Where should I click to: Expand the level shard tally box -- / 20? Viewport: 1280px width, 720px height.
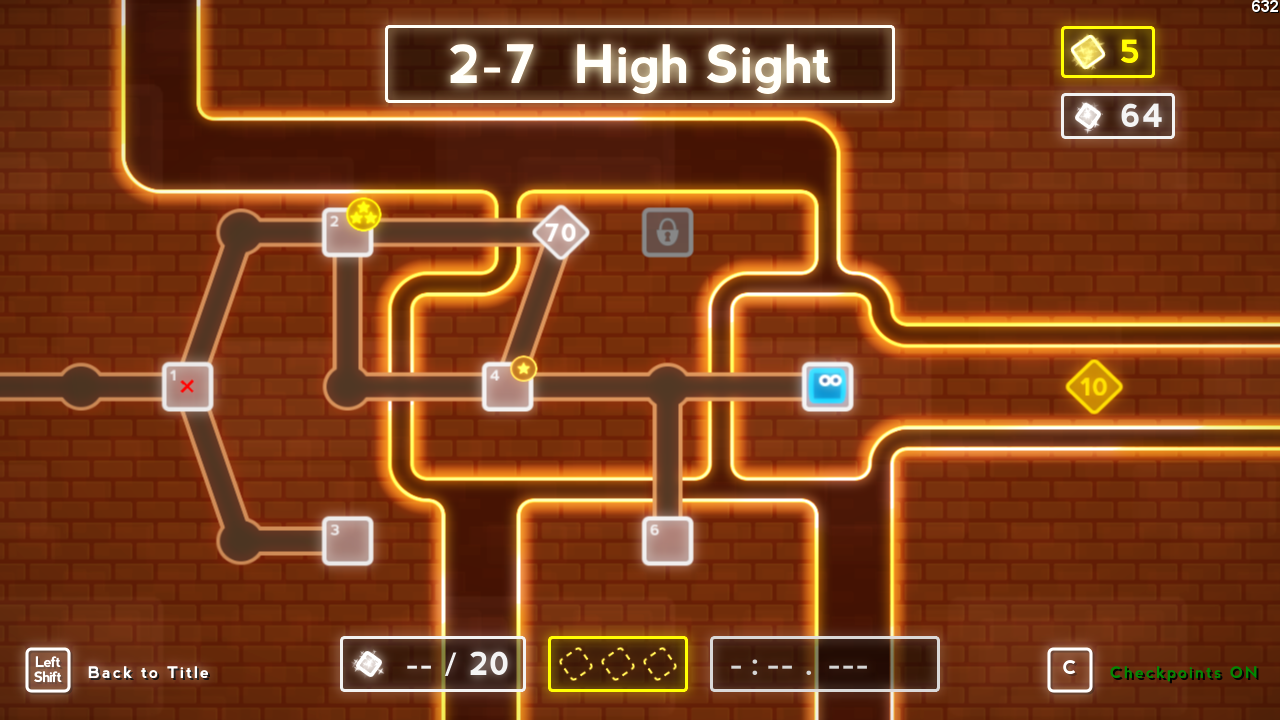click(432, 663)
